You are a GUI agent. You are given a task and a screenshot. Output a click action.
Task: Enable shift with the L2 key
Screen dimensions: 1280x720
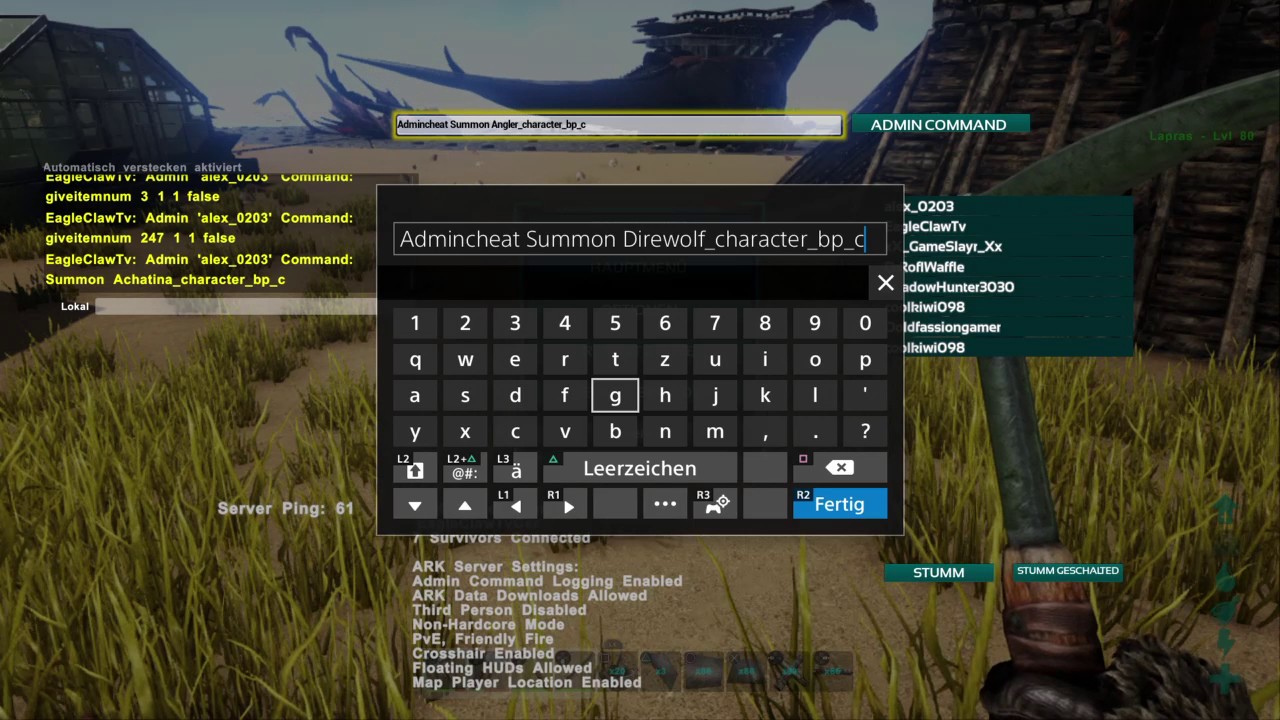tap(414, 467)
